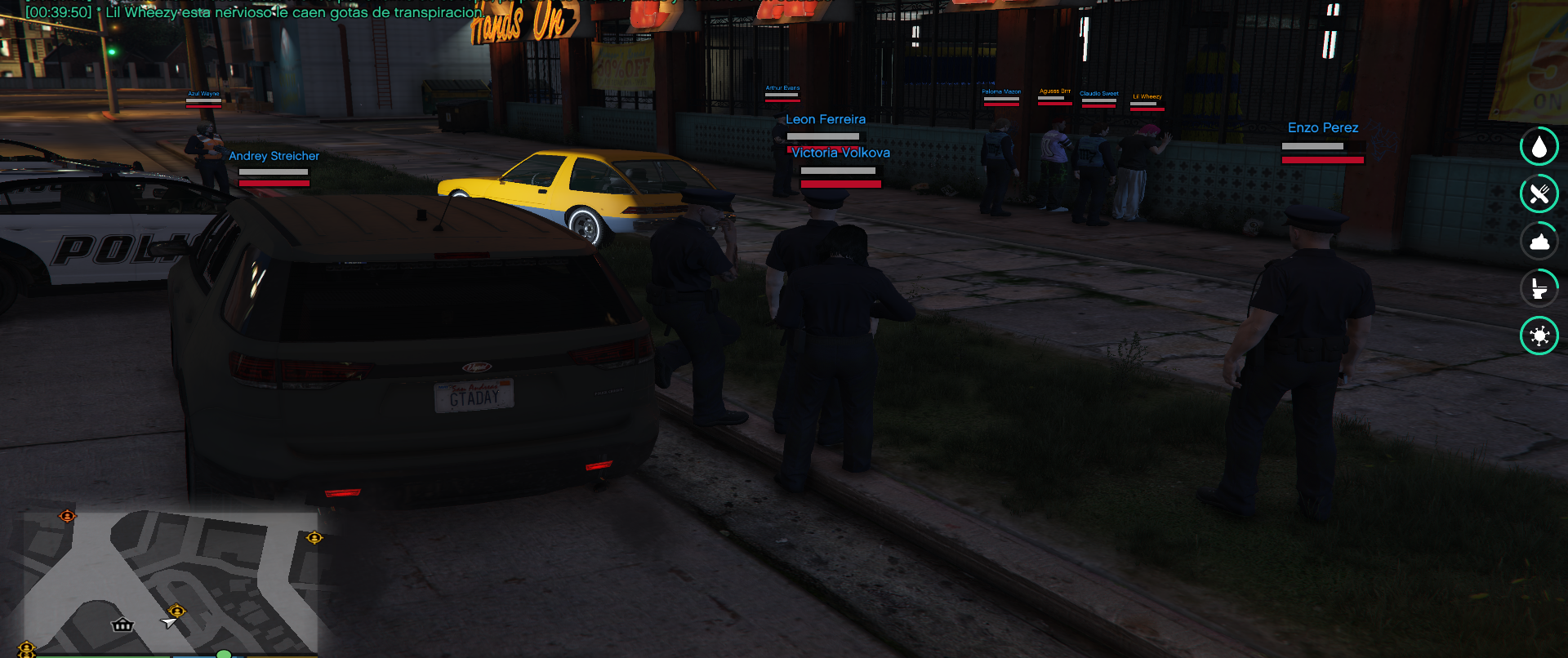Click the white player arrow on minimap

coord(169,623)
